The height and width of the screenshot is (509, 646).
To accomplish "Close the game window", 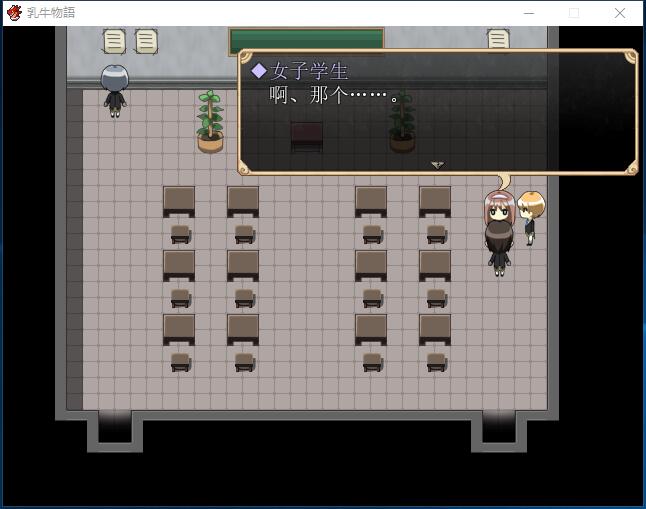I will pos(620,13).
